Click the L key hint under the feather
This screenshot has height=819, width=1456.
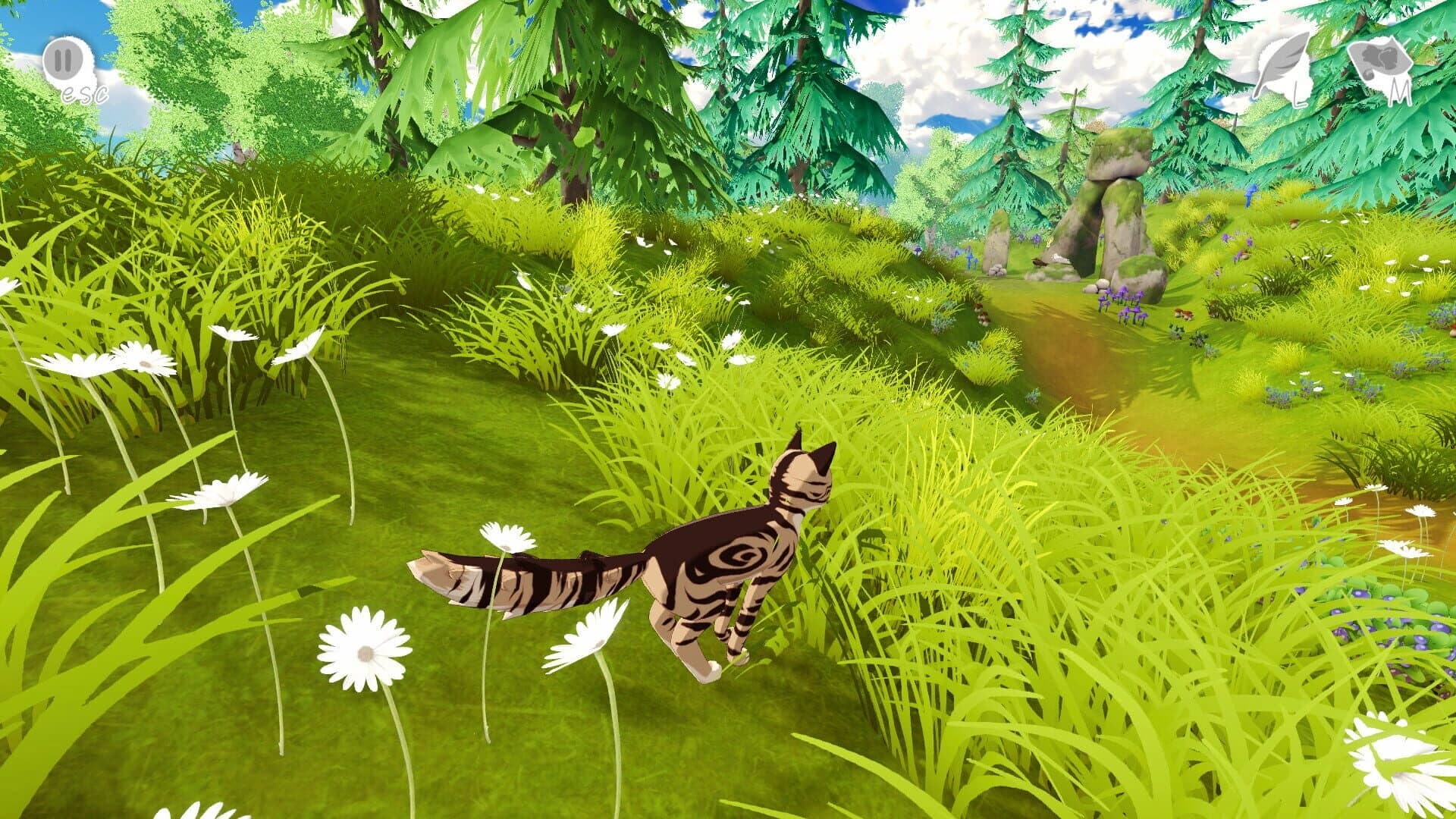click(1301, 95)
